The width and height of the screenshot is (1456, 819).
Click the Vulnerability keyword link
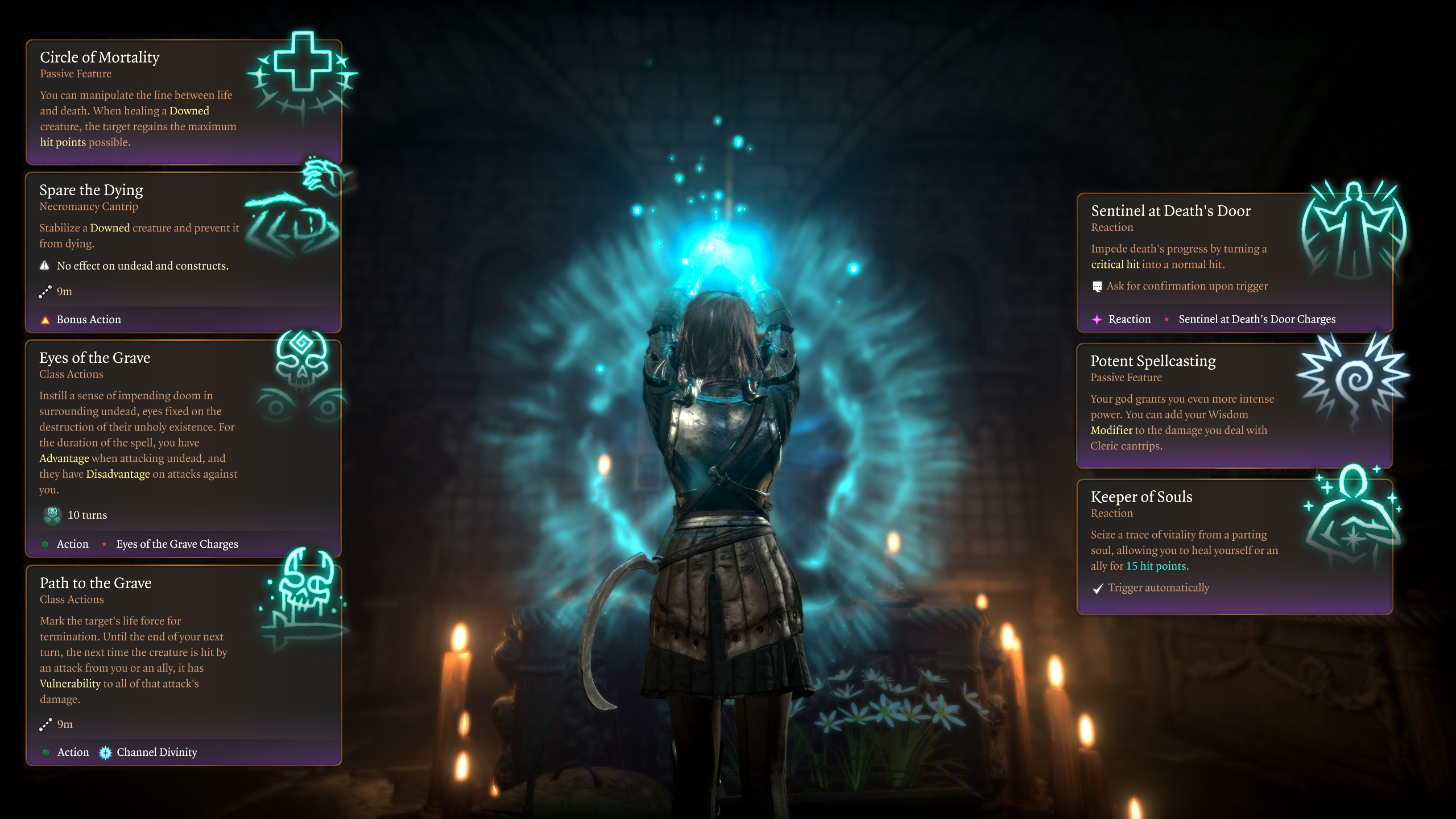[70, 684]
